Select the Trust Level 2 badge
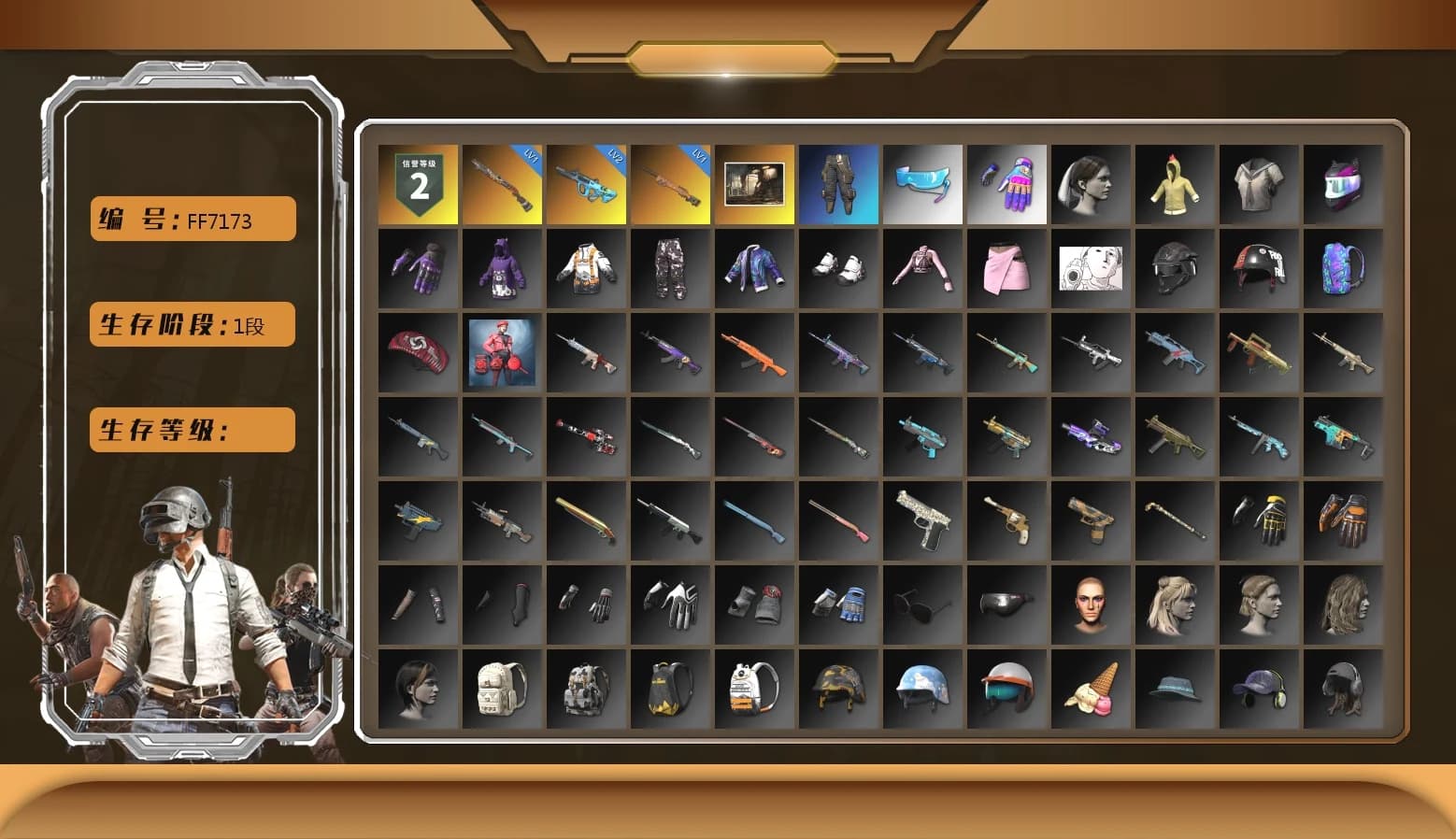The height and width of the screenshot is (839, 1456). click(x=419, y=183)
